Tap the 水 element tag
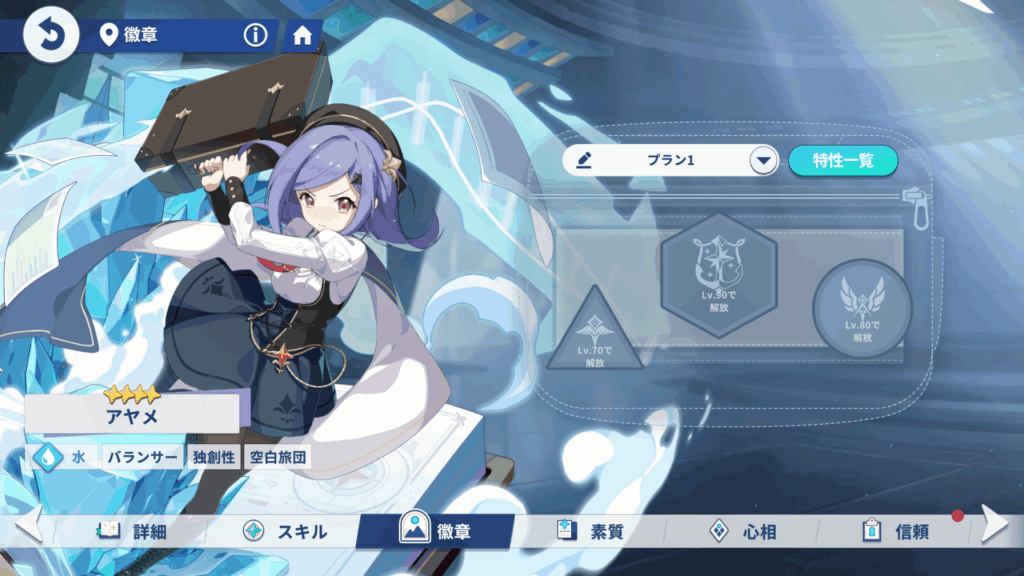Image resolution: width=1024 pixels, height=576 pixels. (65, 458)
